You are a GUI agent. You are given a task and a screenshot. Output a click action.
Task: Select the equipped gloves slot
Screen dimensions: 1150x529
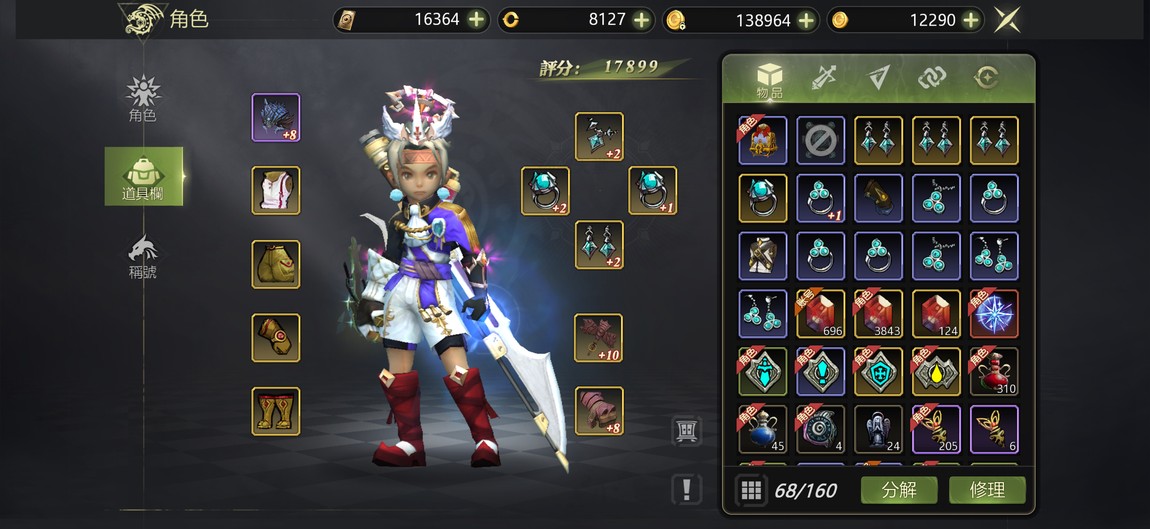pos(276,338)
